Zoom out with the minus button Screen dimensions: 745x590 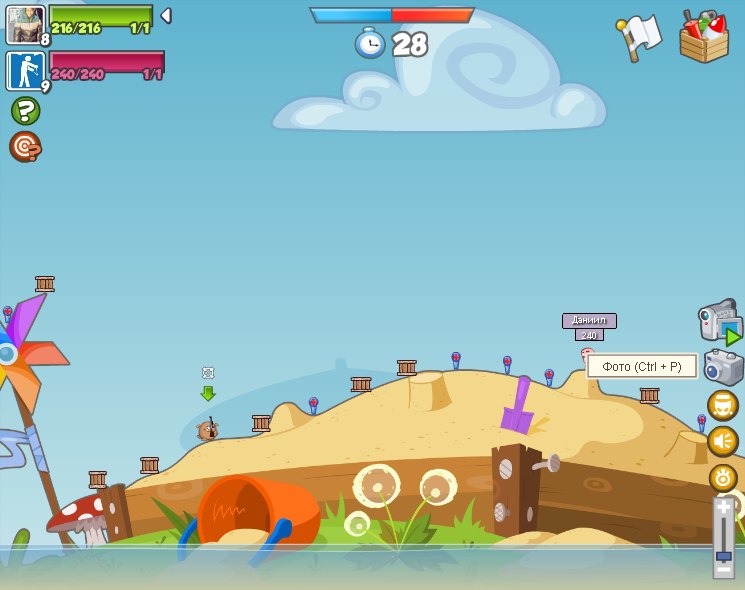723,569
